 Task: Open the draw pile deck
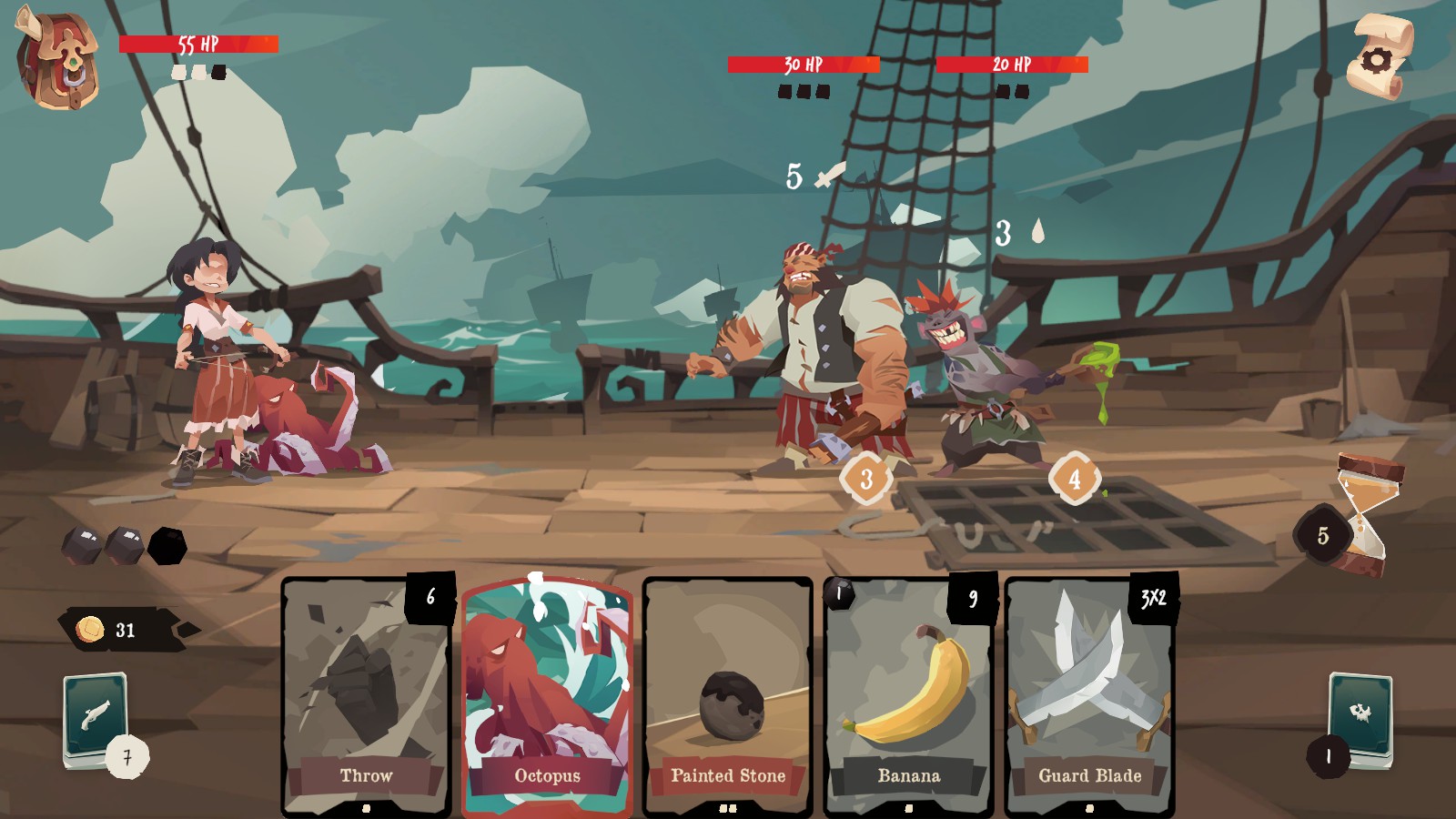[95, 719]
